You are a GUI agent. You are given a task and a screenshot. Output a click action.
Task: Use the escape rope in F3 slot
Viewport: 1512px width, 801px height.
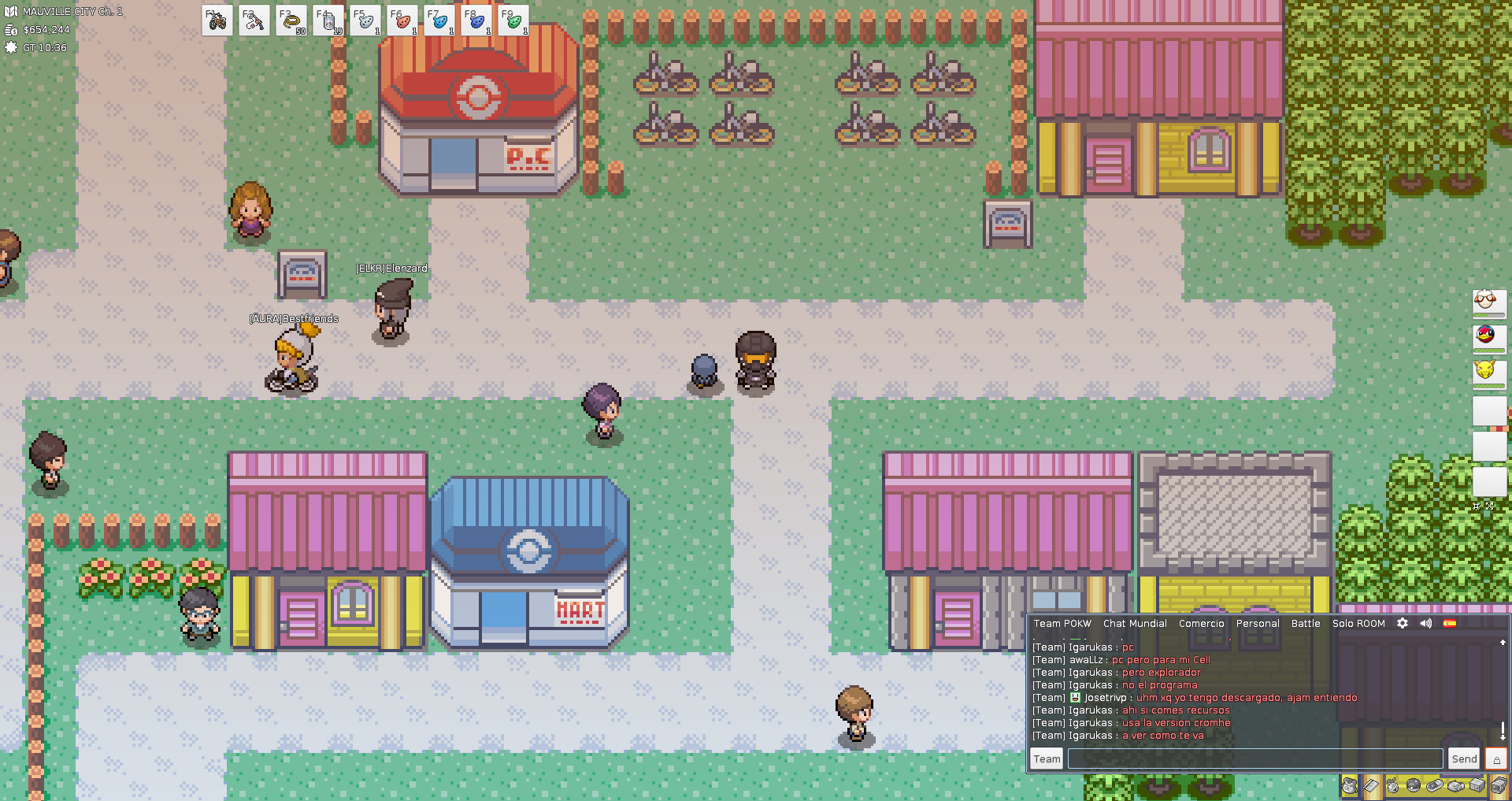[291, 21]
